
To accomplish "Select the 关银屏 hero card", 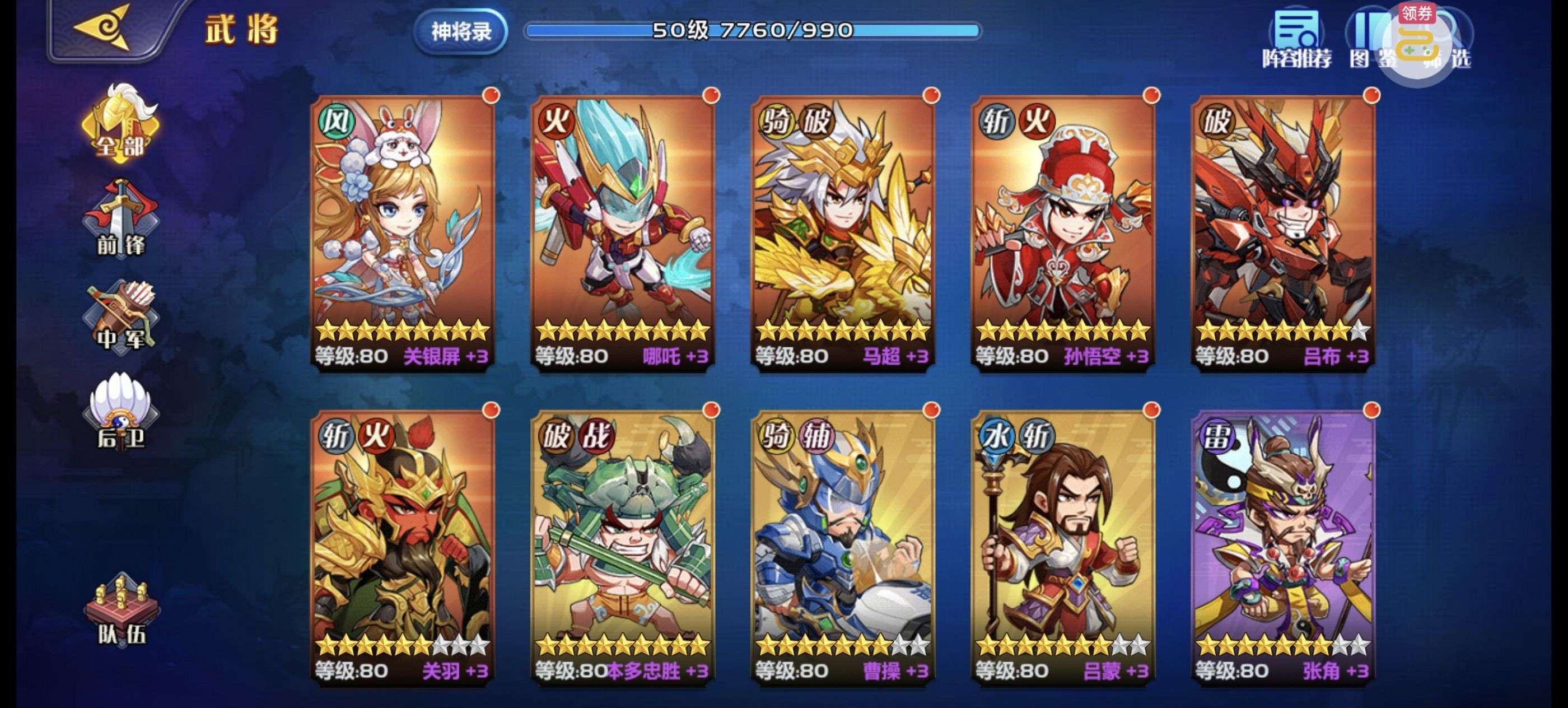I will 402,231.
